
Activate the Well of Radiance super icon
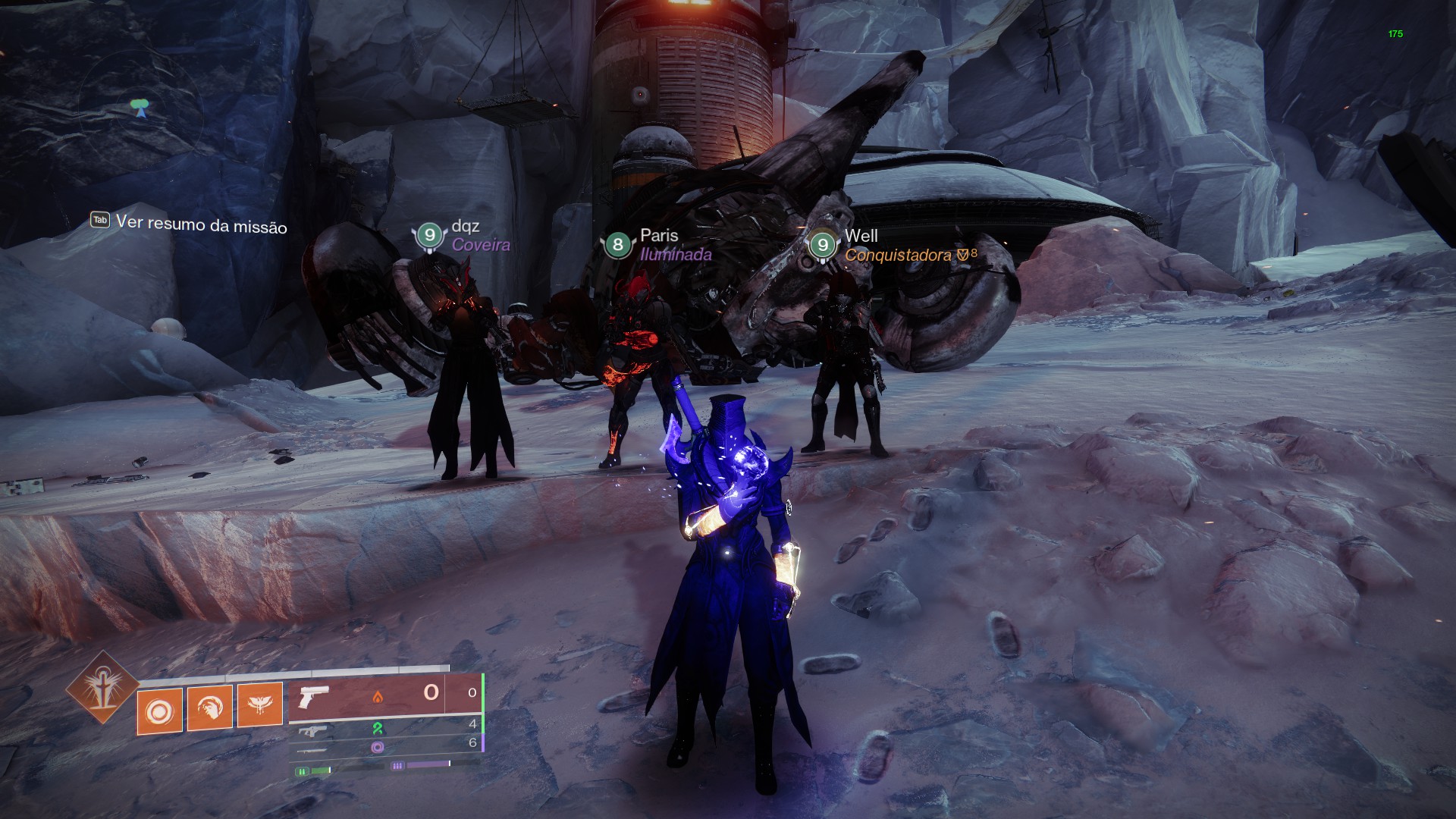(x=102, y=689)
